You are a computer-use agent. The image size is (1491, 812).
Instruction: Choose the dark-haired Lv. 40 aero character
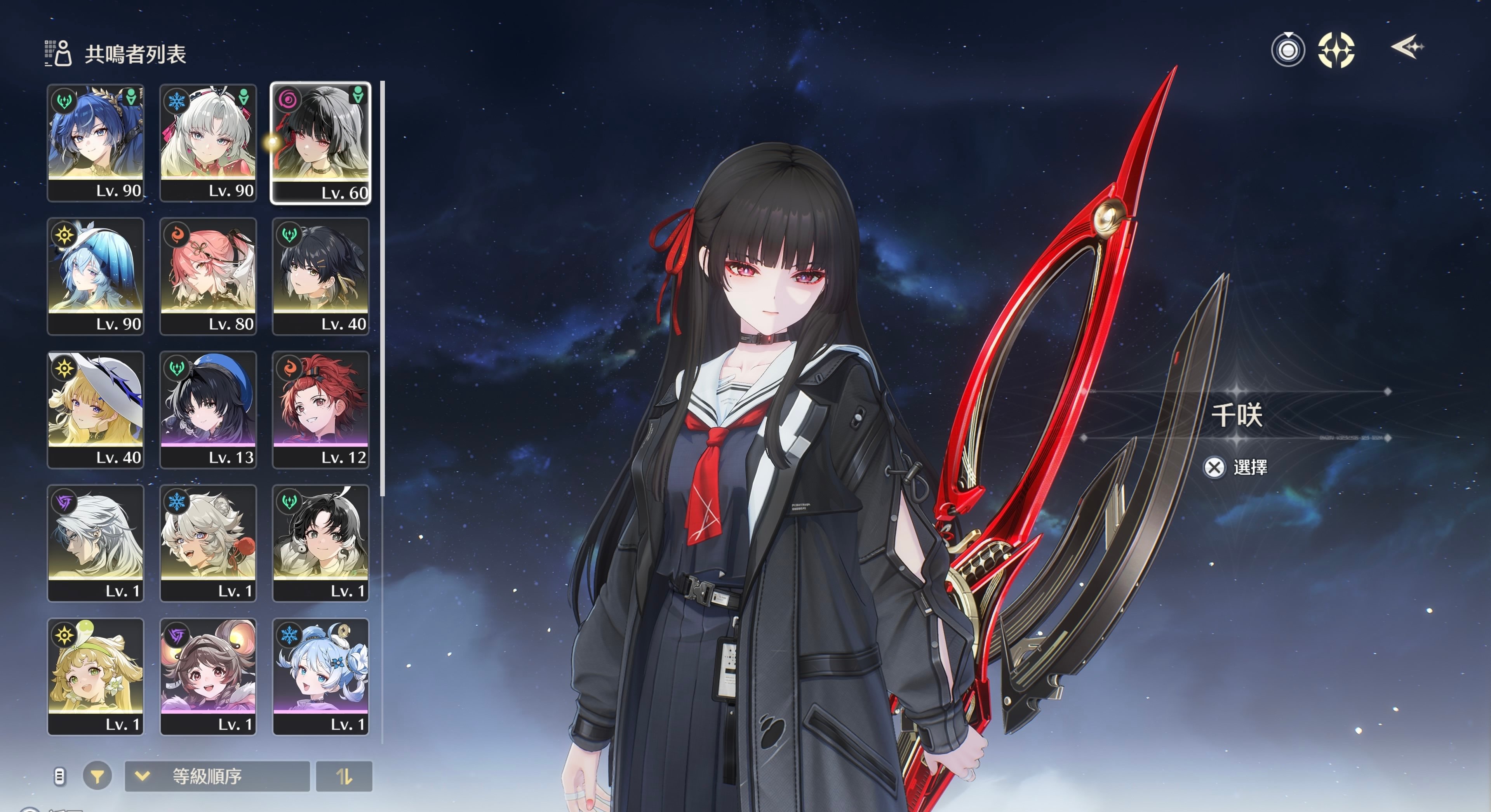[x=320, y=276]
